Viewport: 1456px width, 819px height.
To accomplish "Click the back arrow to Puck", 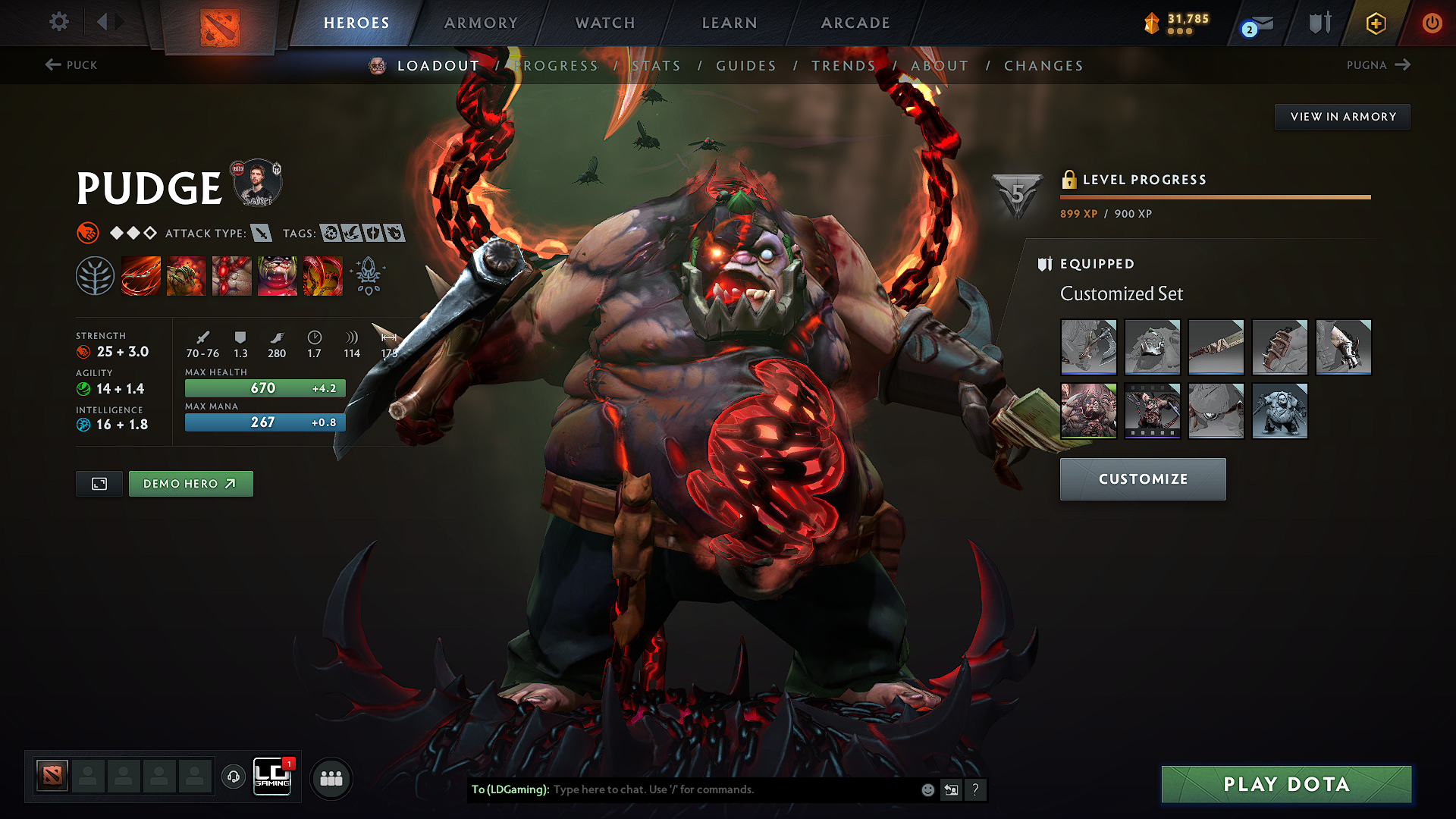I will point(72,65).
